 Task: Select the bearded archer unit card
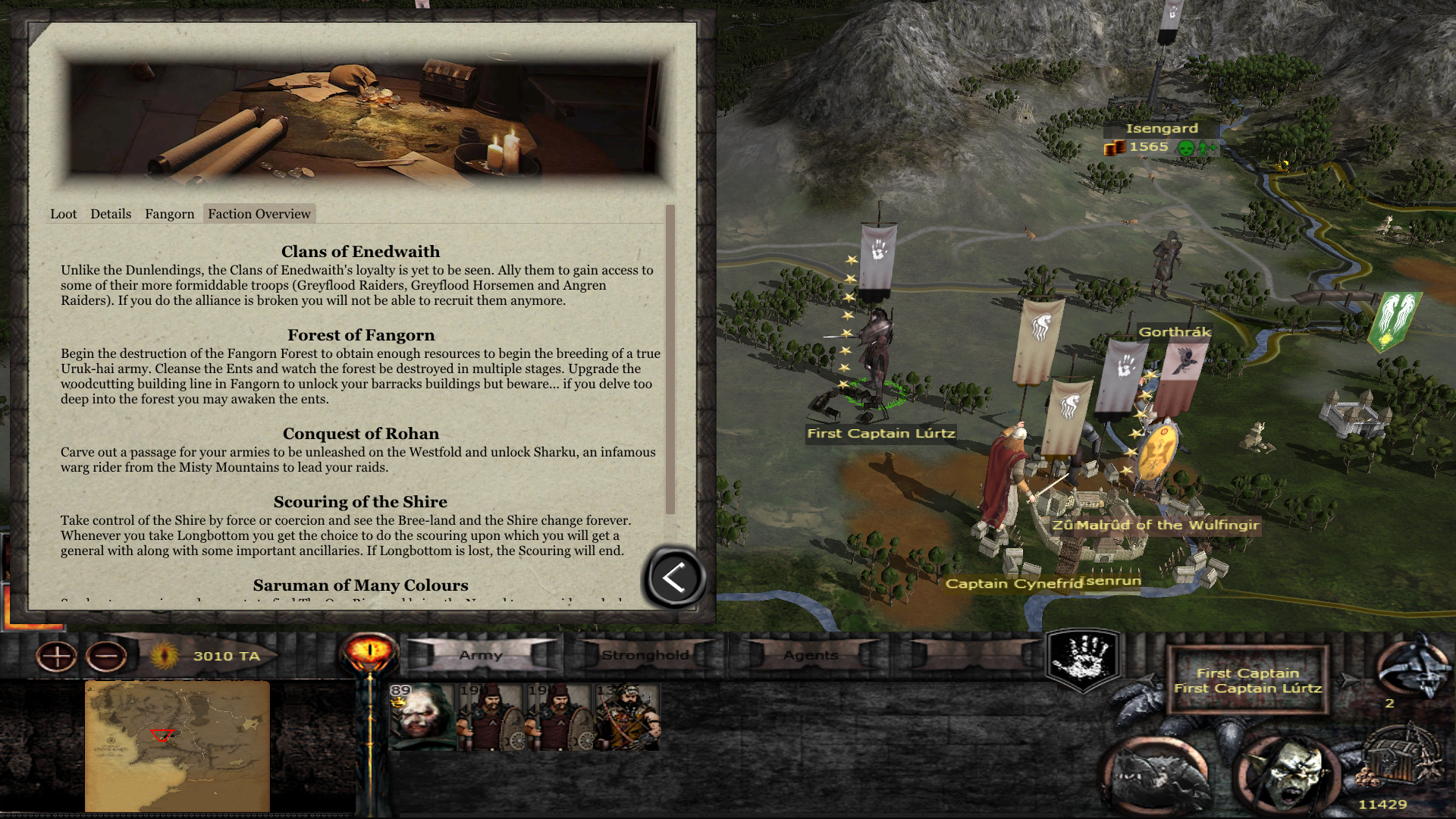point(628,717)
